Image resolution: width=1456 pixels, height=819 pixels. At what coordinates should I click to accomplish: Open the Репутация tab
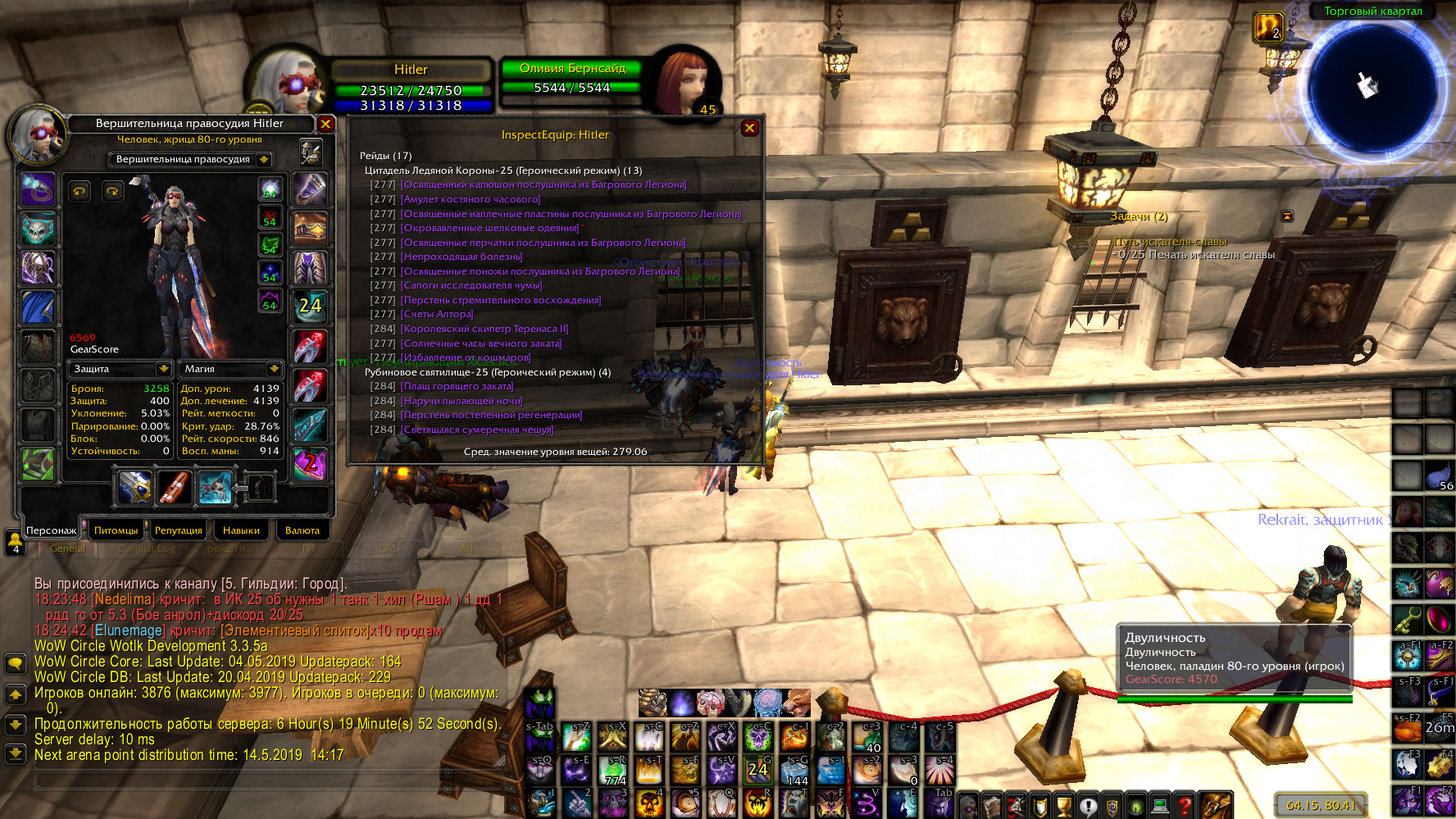tap(178, 530)
